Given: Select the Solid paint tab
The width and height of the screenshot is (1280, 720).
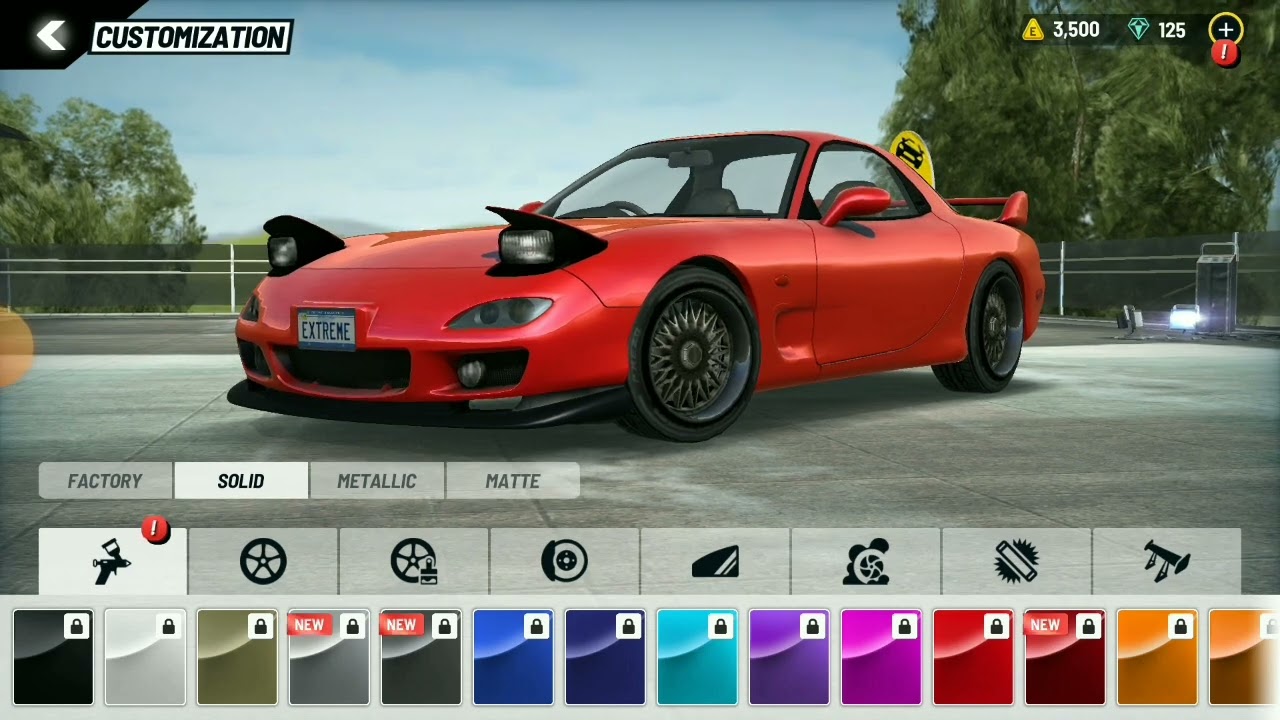Looking at the screenshot, I should (241, 481).
